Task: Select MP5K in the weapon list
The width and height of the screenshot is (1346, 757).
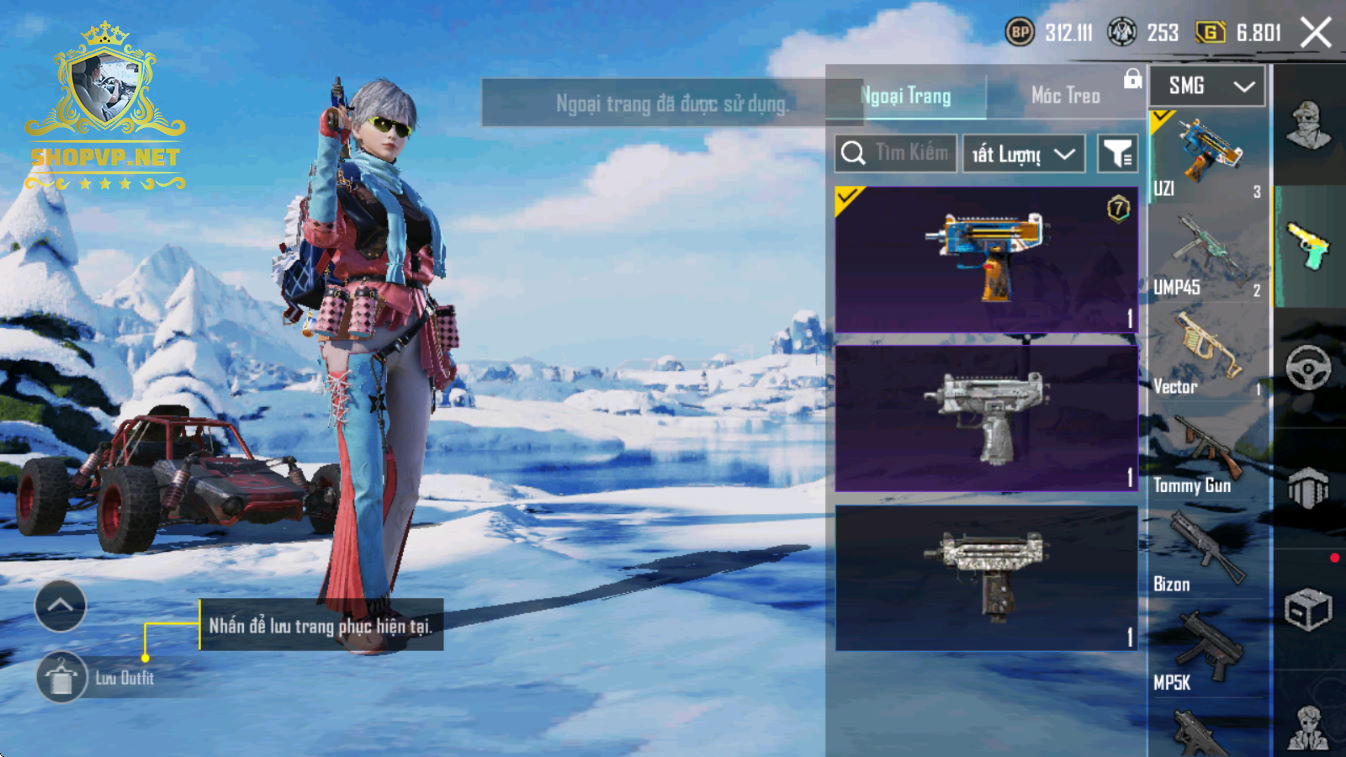Action: click(1208, 651)
